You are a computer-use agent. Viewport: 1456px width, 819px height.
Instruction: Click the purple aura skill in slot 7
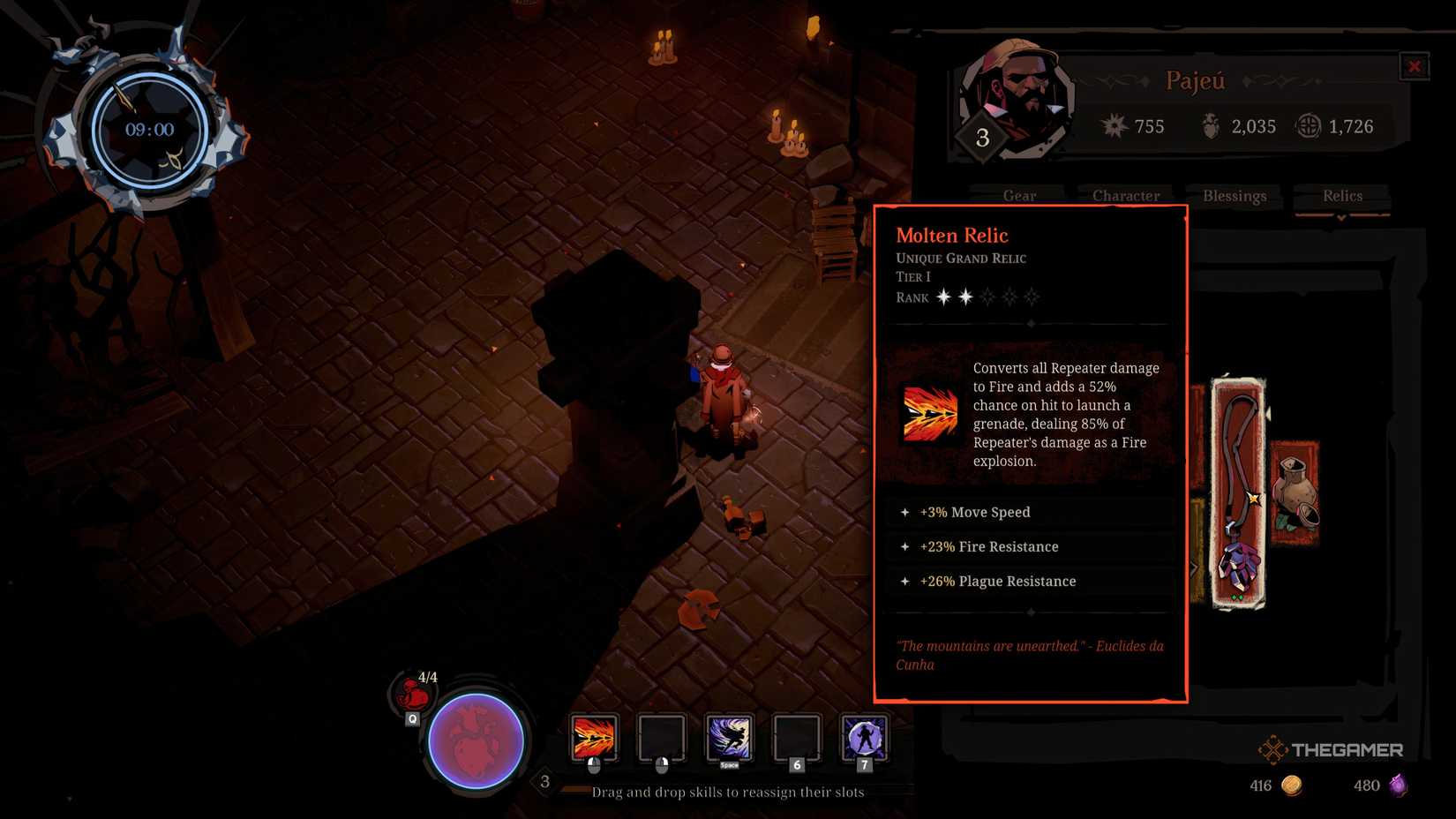864,740
